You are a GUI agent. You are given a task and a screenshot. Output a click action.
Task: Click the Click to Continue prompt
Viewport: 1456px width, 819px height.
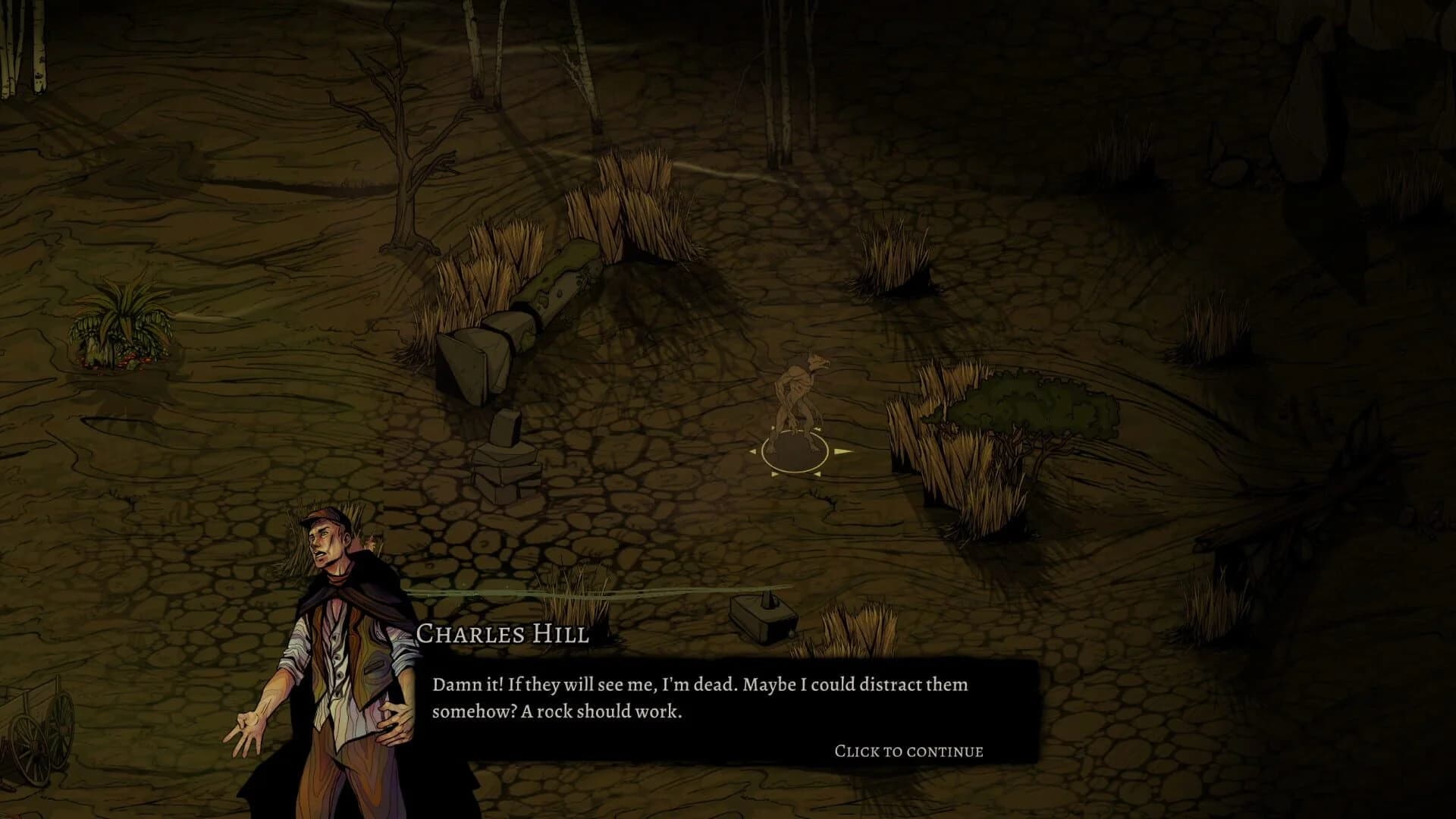click(908, 751)
